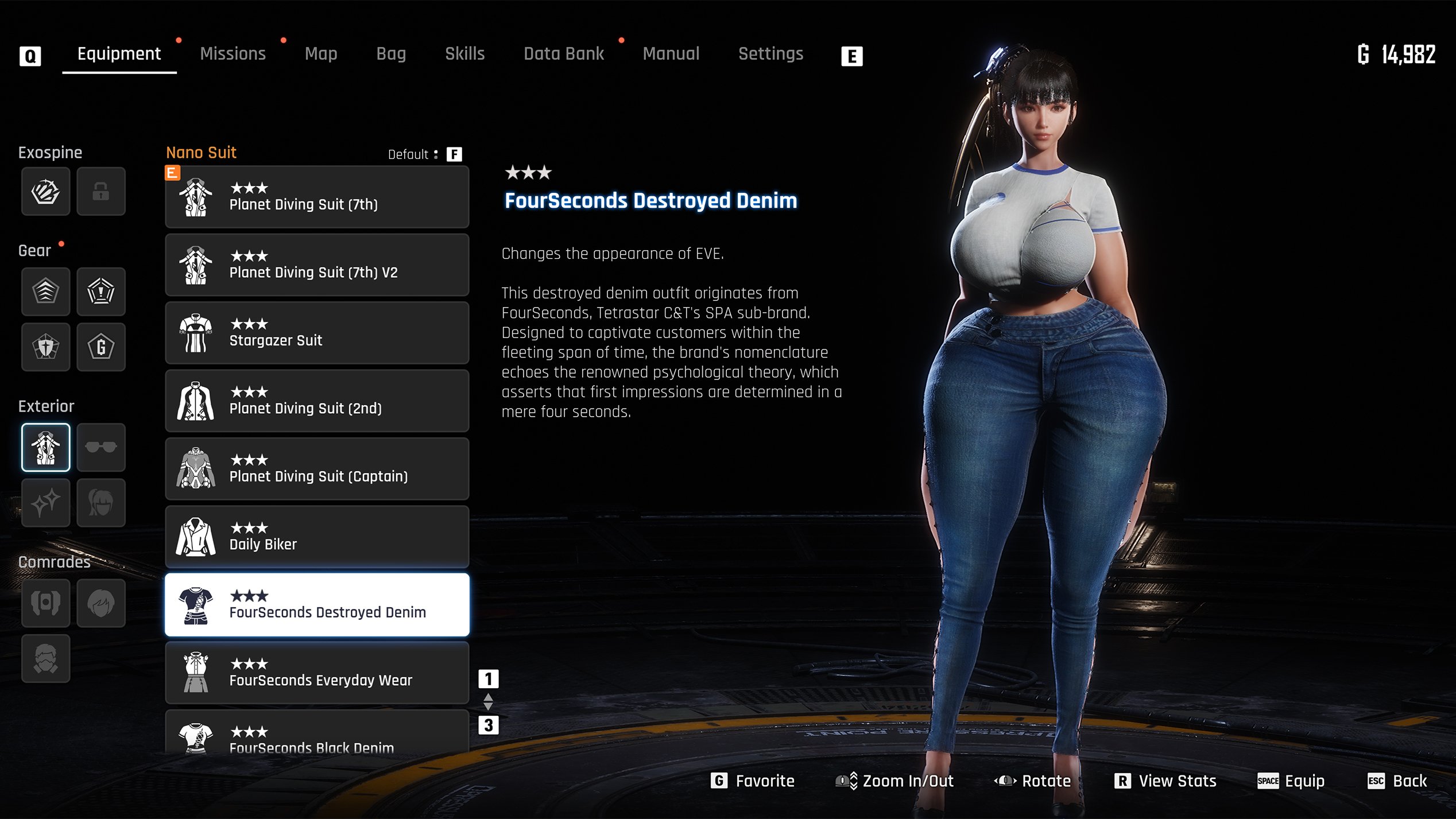Switch to the Manual tab
This screenshot has height=819, width=1456.
coord(671,54)
